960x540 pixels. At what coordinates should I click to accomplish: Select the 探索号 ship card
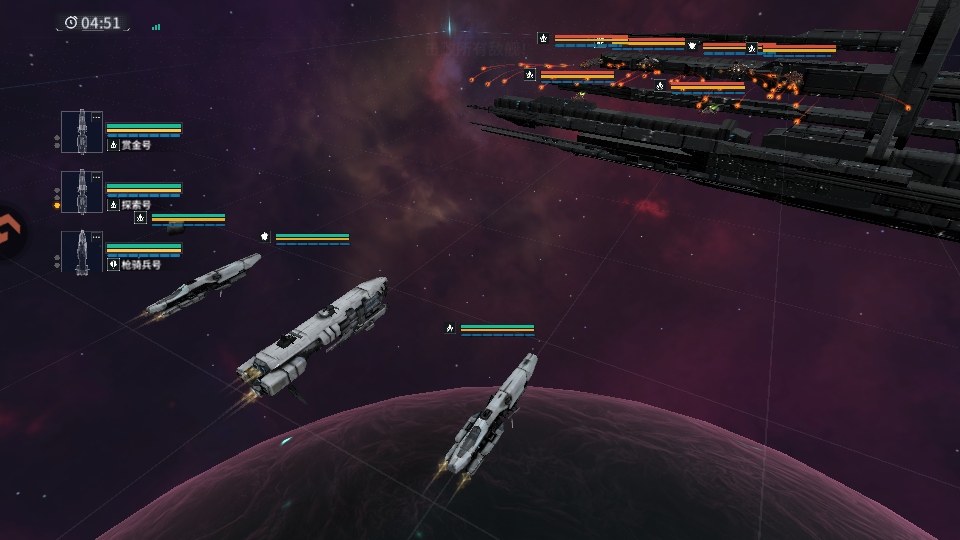click(x=81, y=192)
